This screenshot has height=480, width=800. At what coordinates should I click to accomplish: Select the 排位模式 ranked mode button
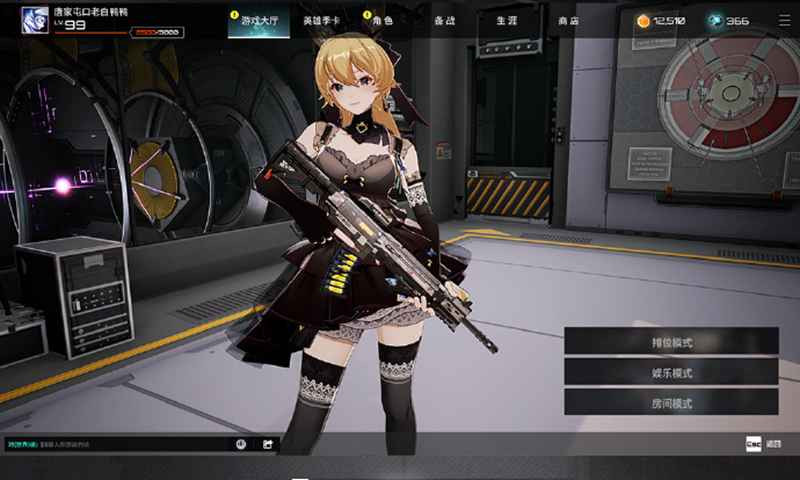pos(671,341)
